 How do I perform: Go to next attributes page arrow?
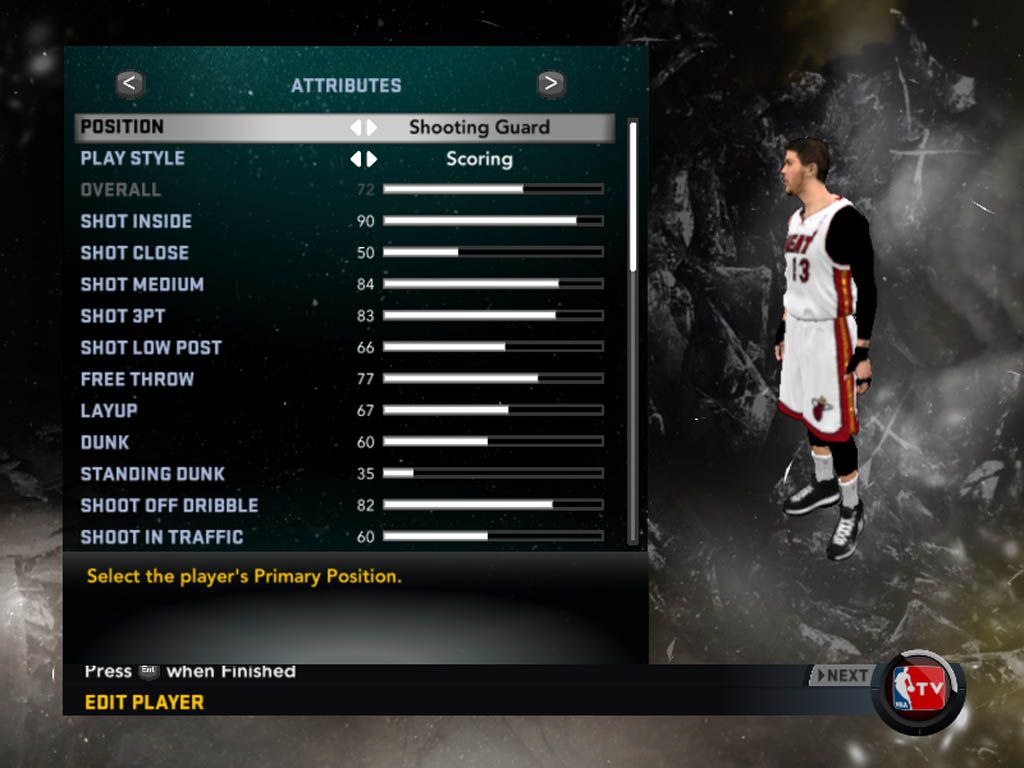pos(550,84)
